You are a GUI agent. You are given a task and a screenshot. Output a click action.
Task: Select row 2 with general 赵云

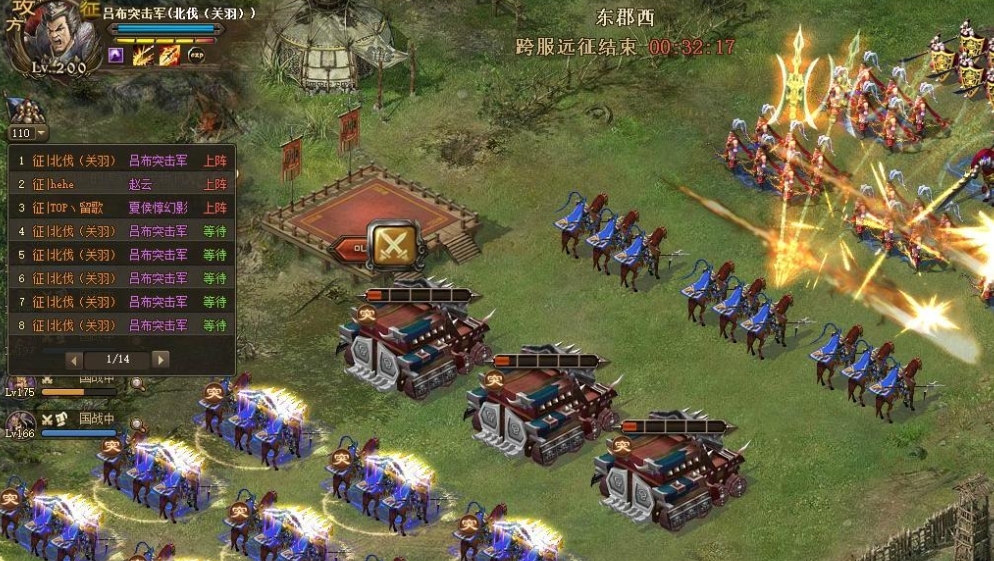click(x=122, y=184)
